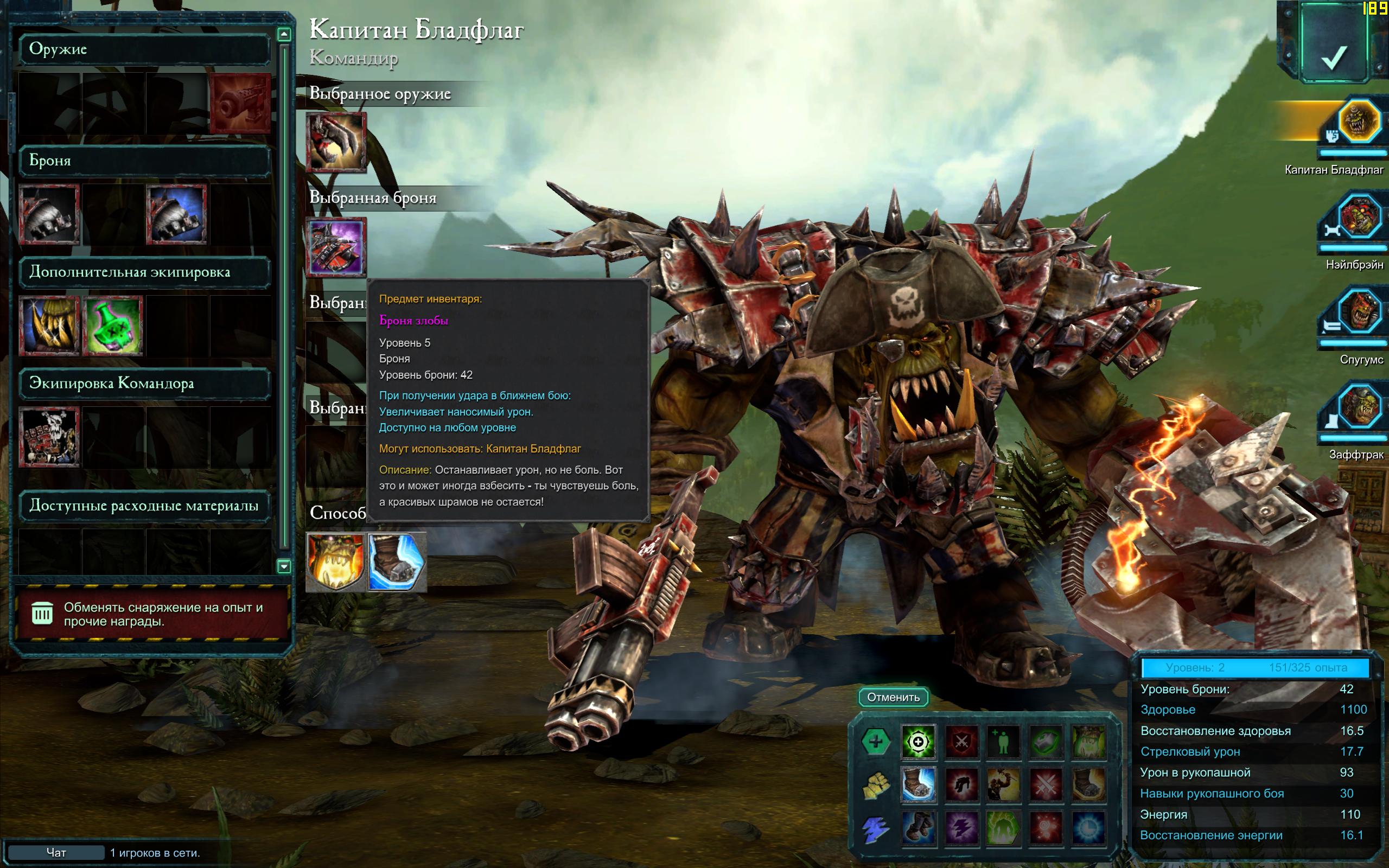Expand the Оружие category header
1389x868 pixels.
click(x=145, y=49)
